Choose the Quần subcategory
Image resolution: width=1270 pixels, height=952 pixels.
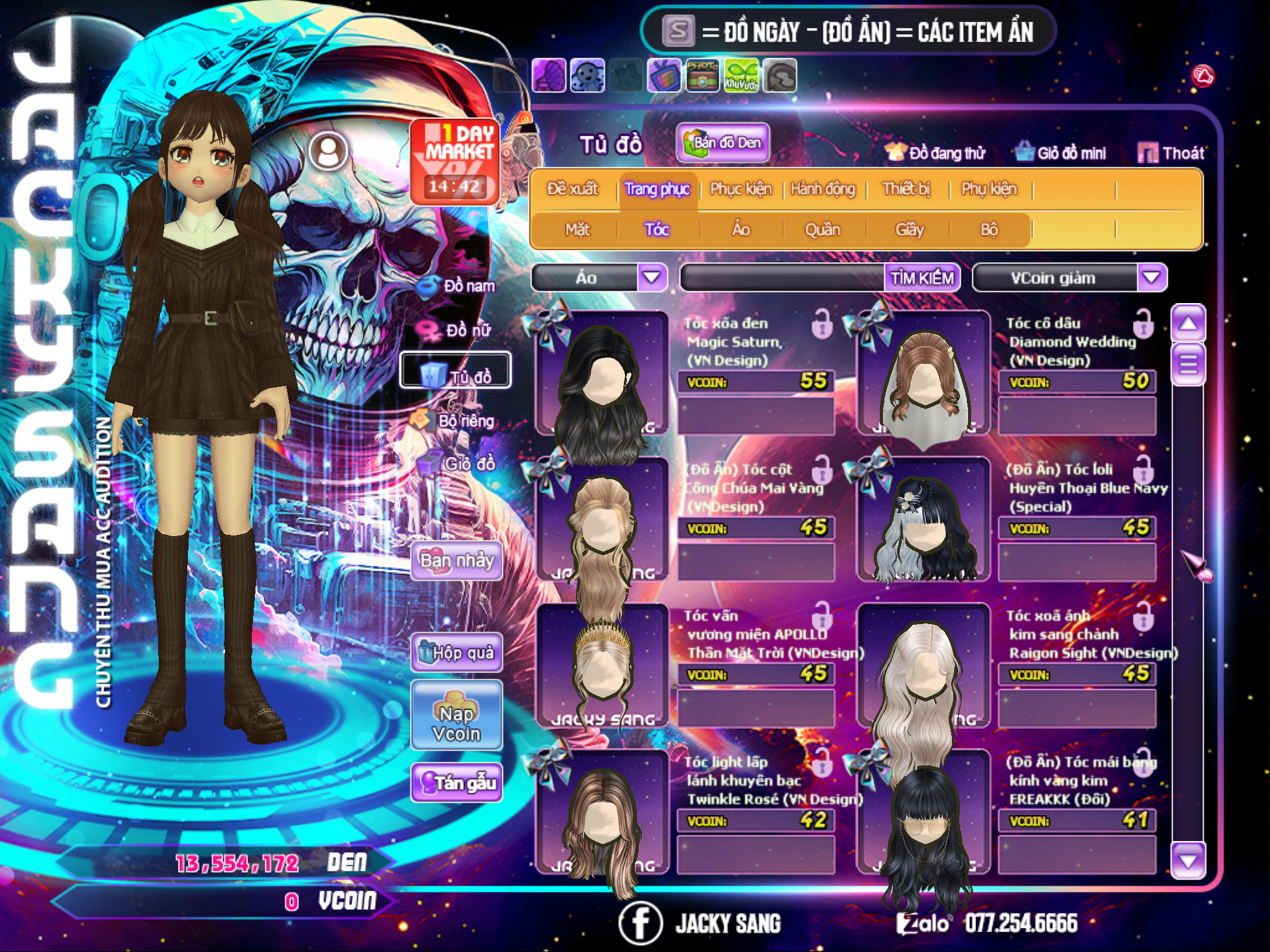click(x=822, y=230)
